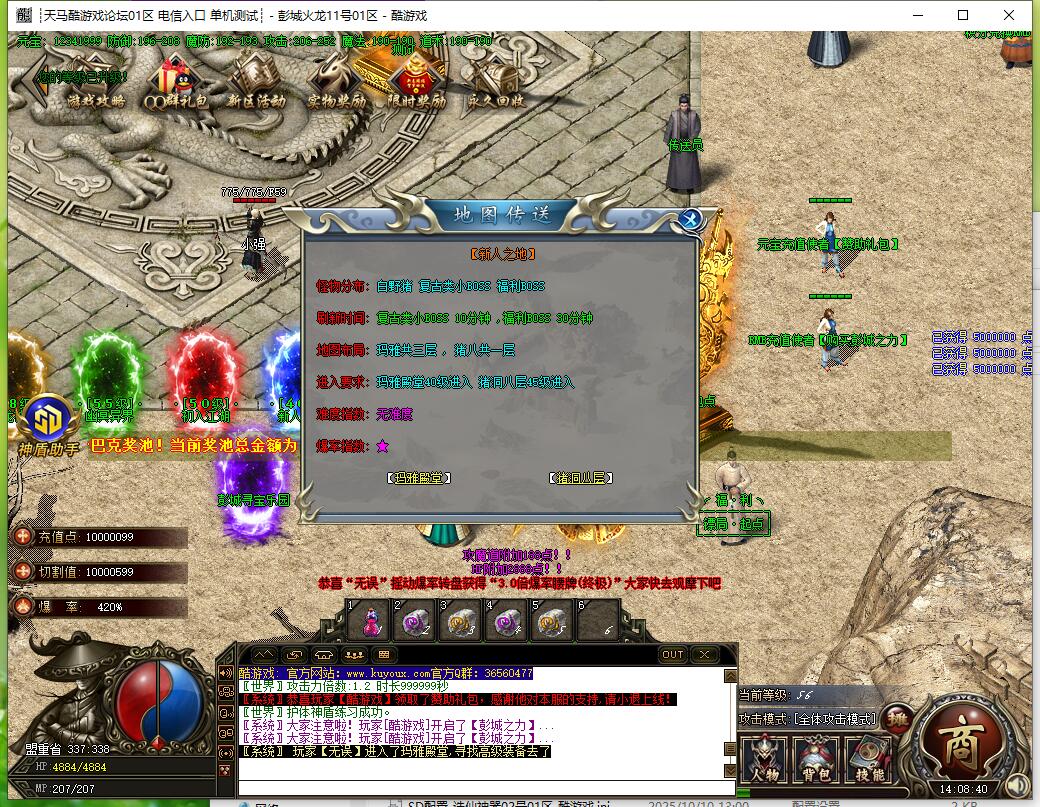Choose the 猪洞八层 destination
1040x807 pixels.
581,478
